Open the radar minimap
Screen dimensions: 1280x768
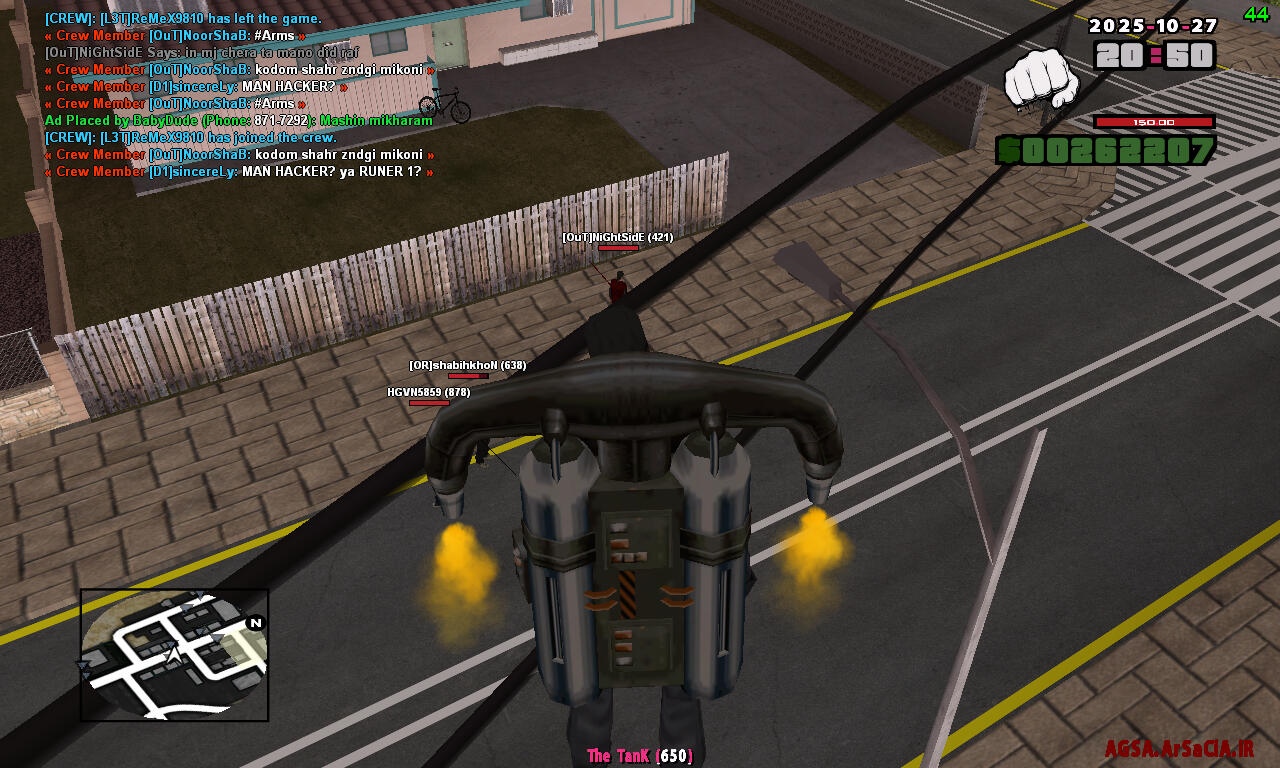click(x=174, y=655)
